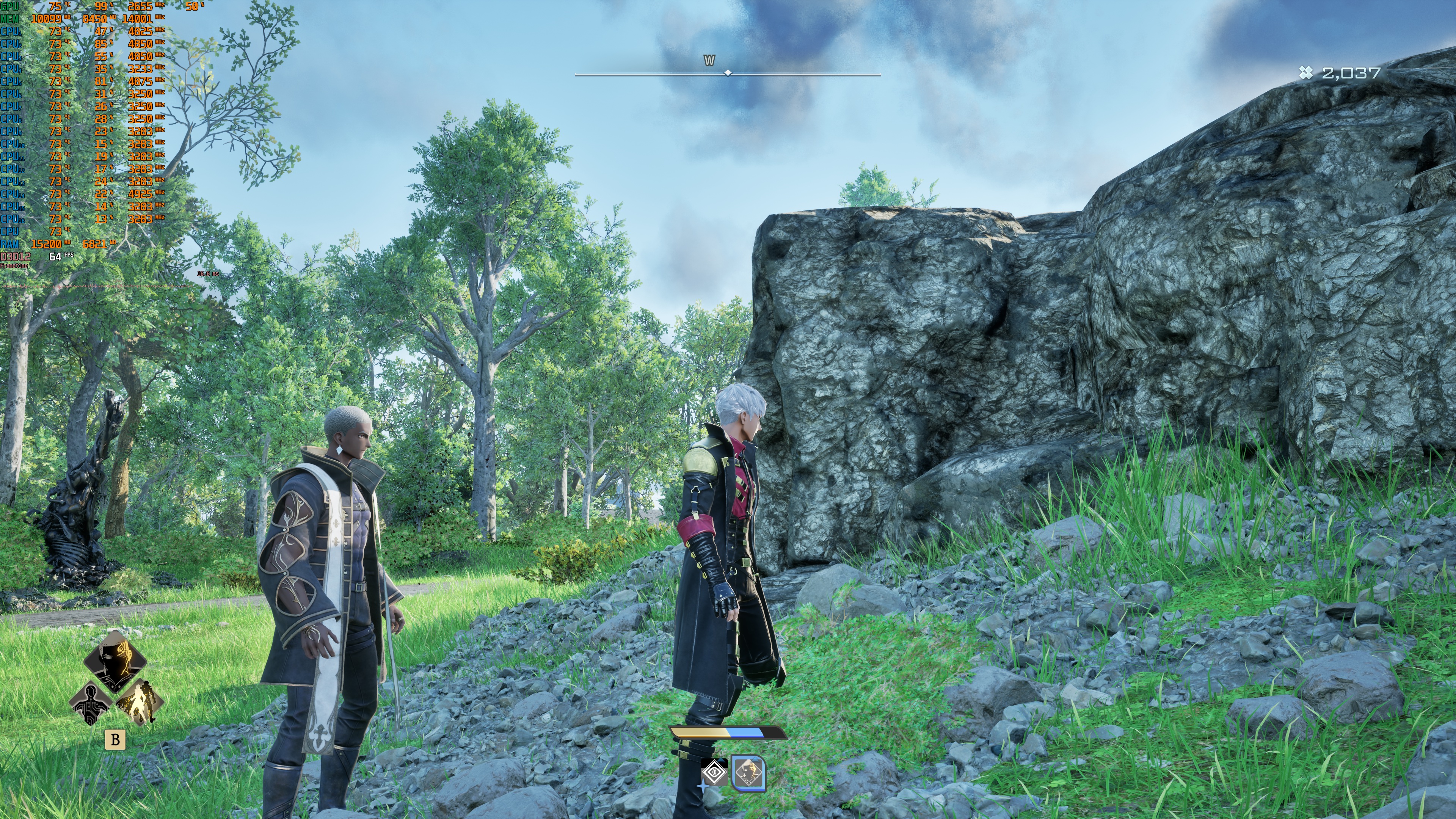Click the compass bar's W heading
The width and height of the screenshot is (1456, 819).
tap(709, 61)
